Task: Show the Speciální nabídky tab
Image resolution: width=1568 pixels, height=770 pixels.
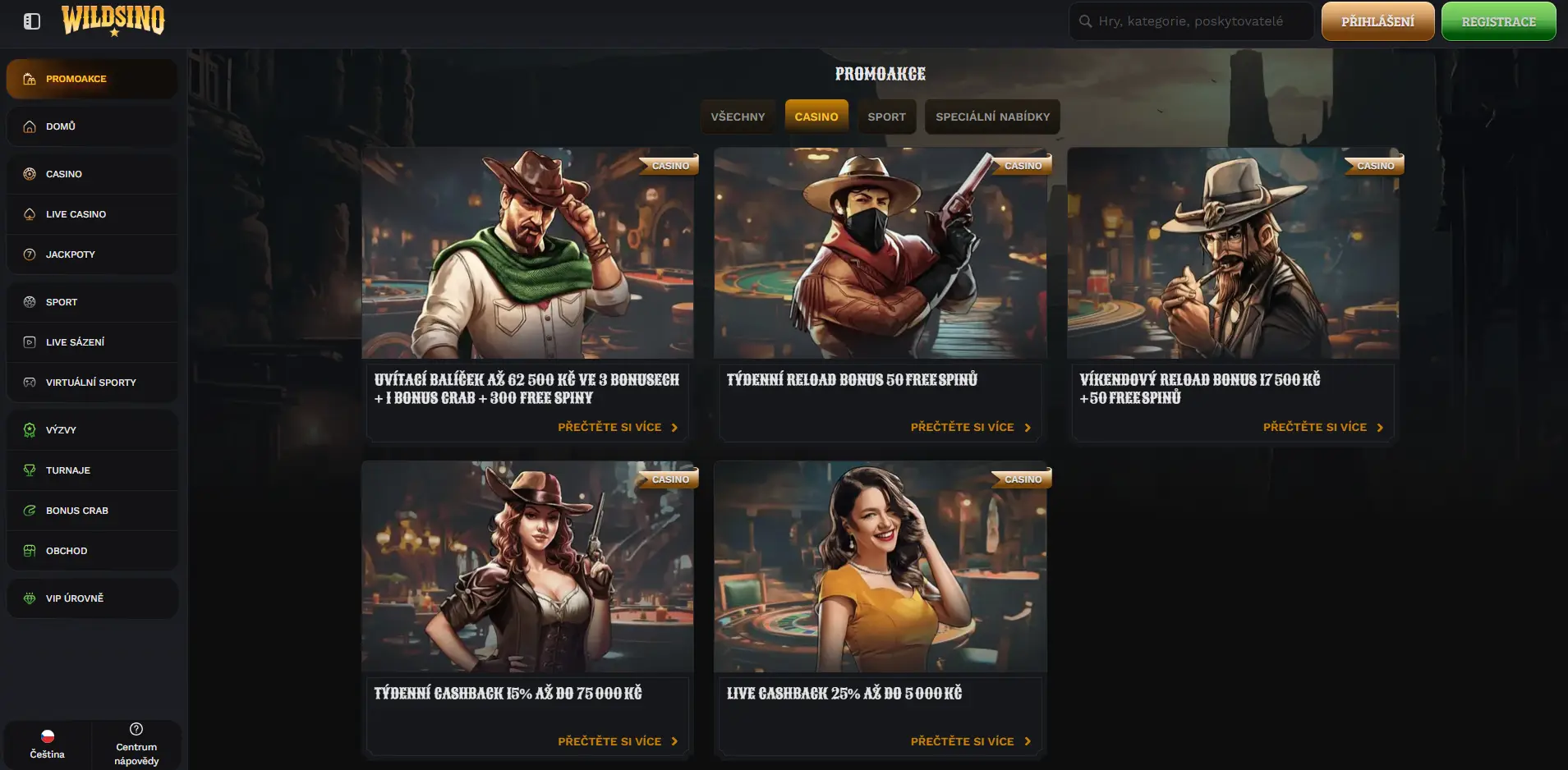Action: coord(992,117)
